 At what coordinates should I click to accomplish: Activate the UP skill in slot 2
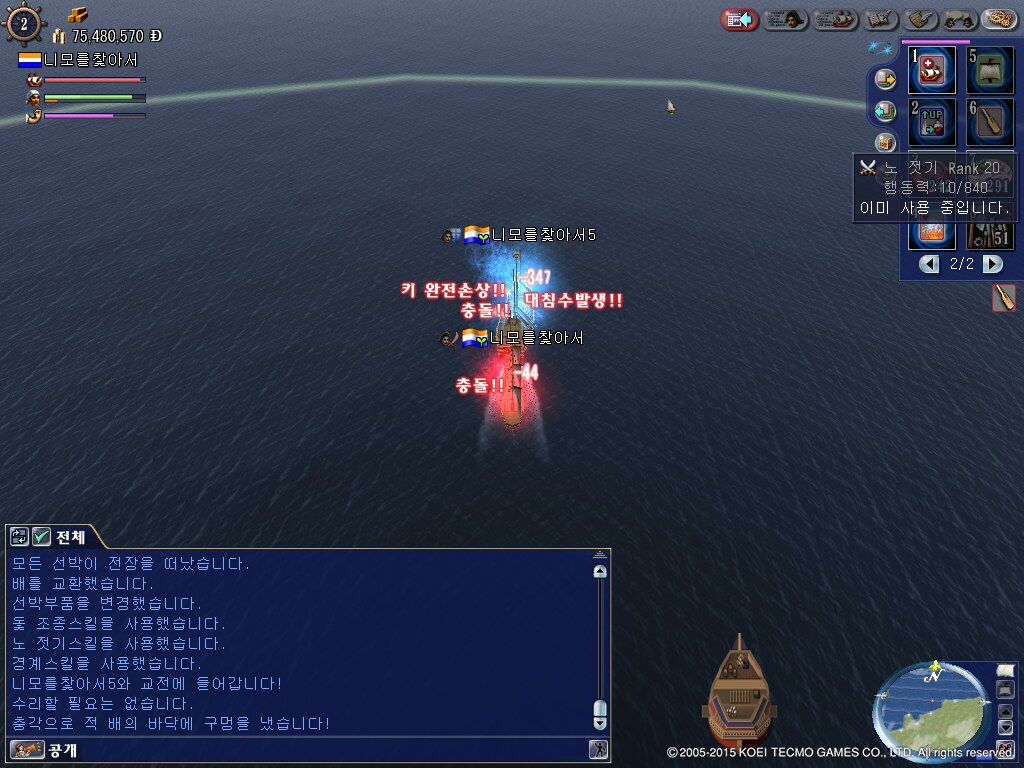click(932, 122)
